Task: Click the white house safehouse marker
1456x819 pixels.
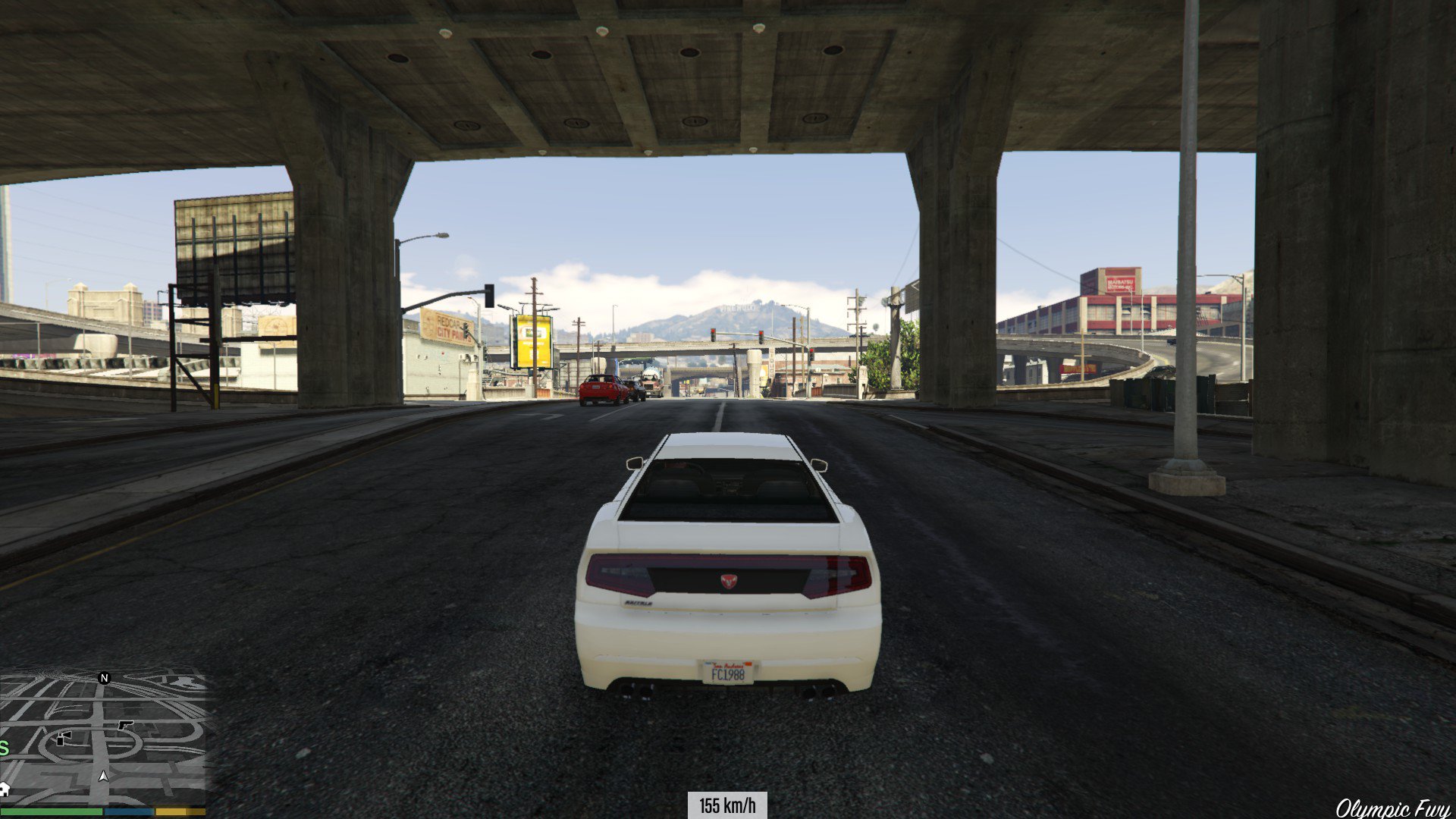Action: (4, 789)
